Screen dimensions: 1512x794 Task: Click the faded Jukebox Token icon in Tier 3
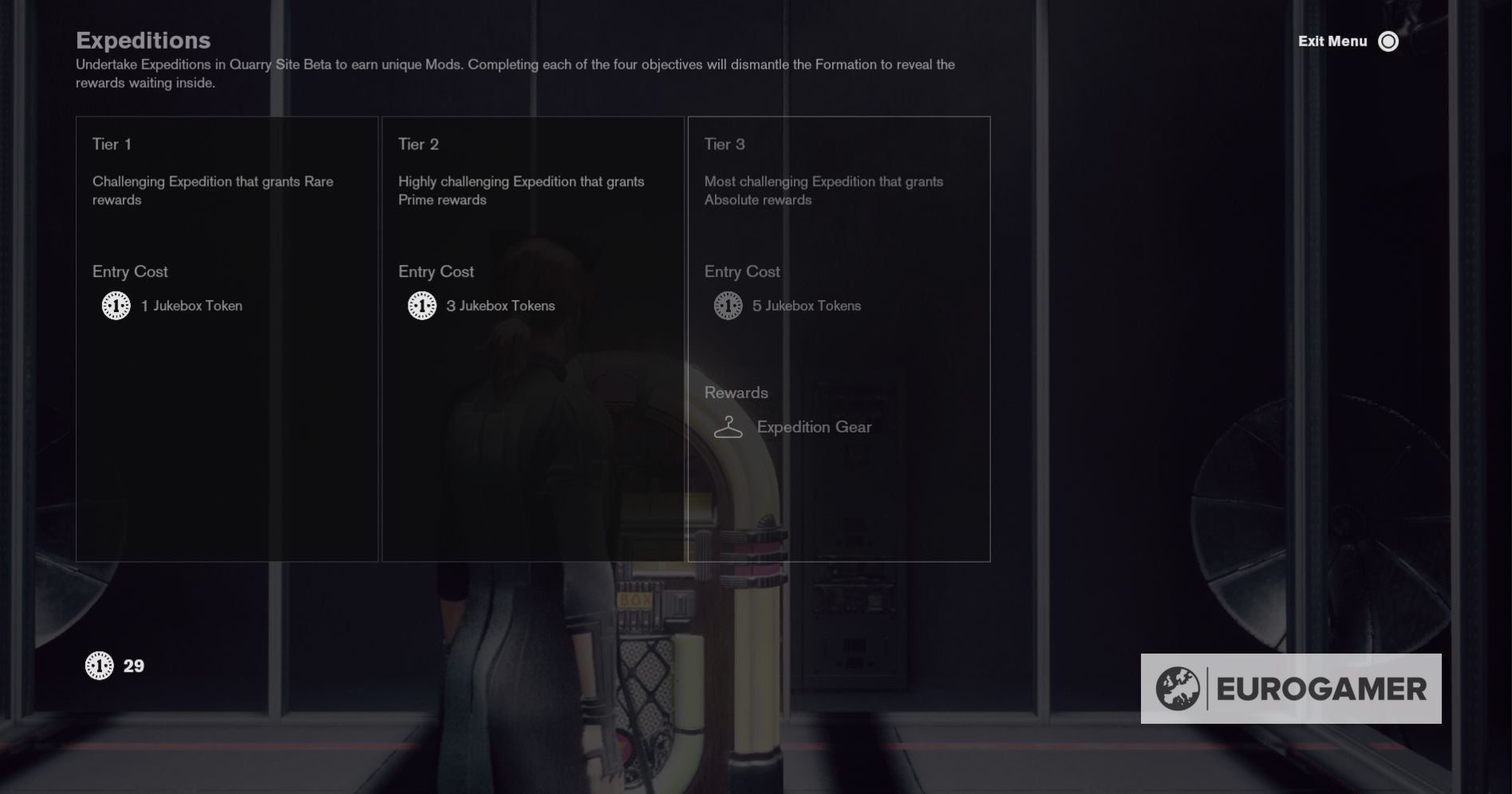click(728, 305)
